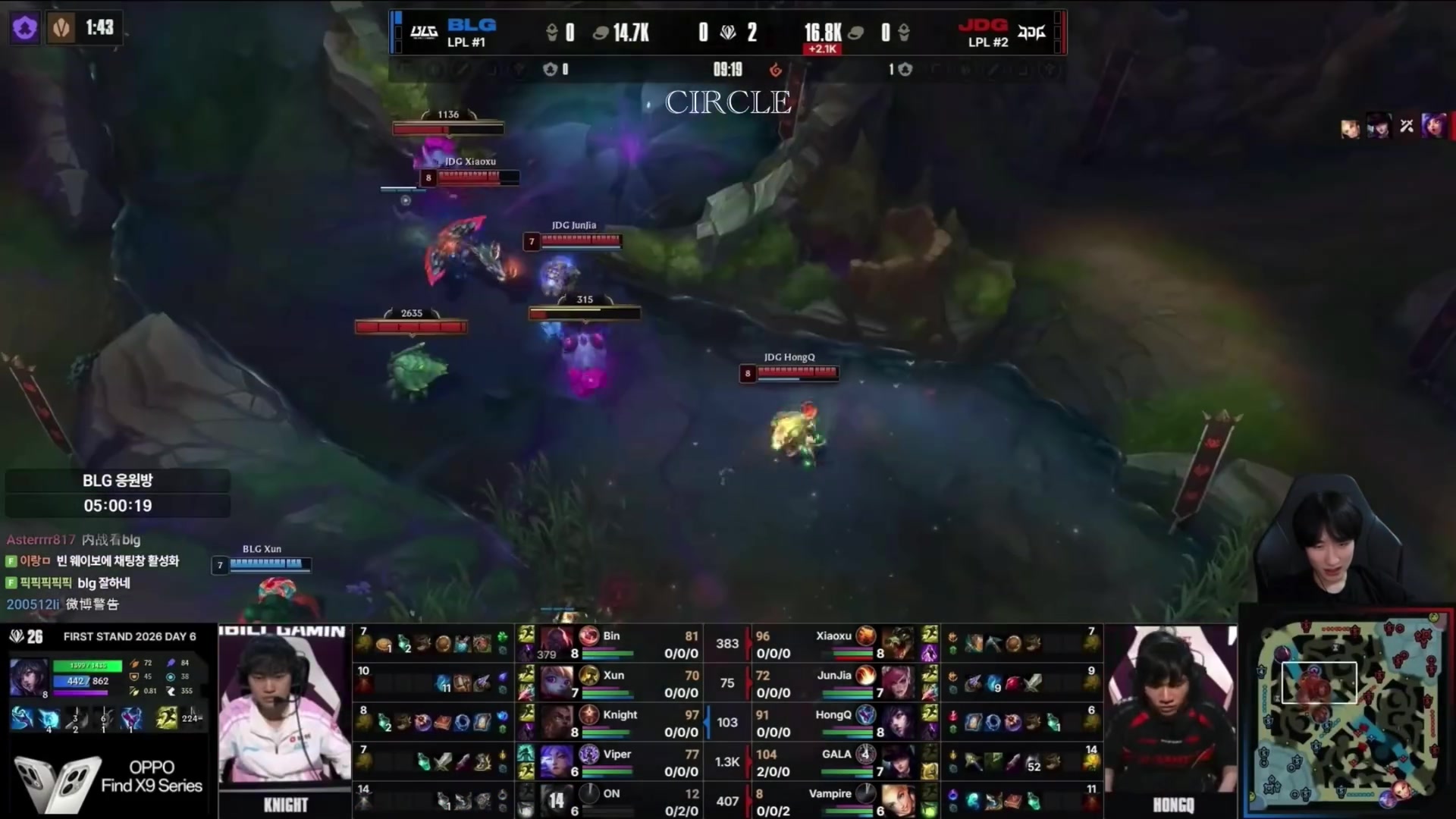The height and width of the screenshot is (819, 1456).
Task: Choose JunJia's scoreboard entry
Action: 834,683
